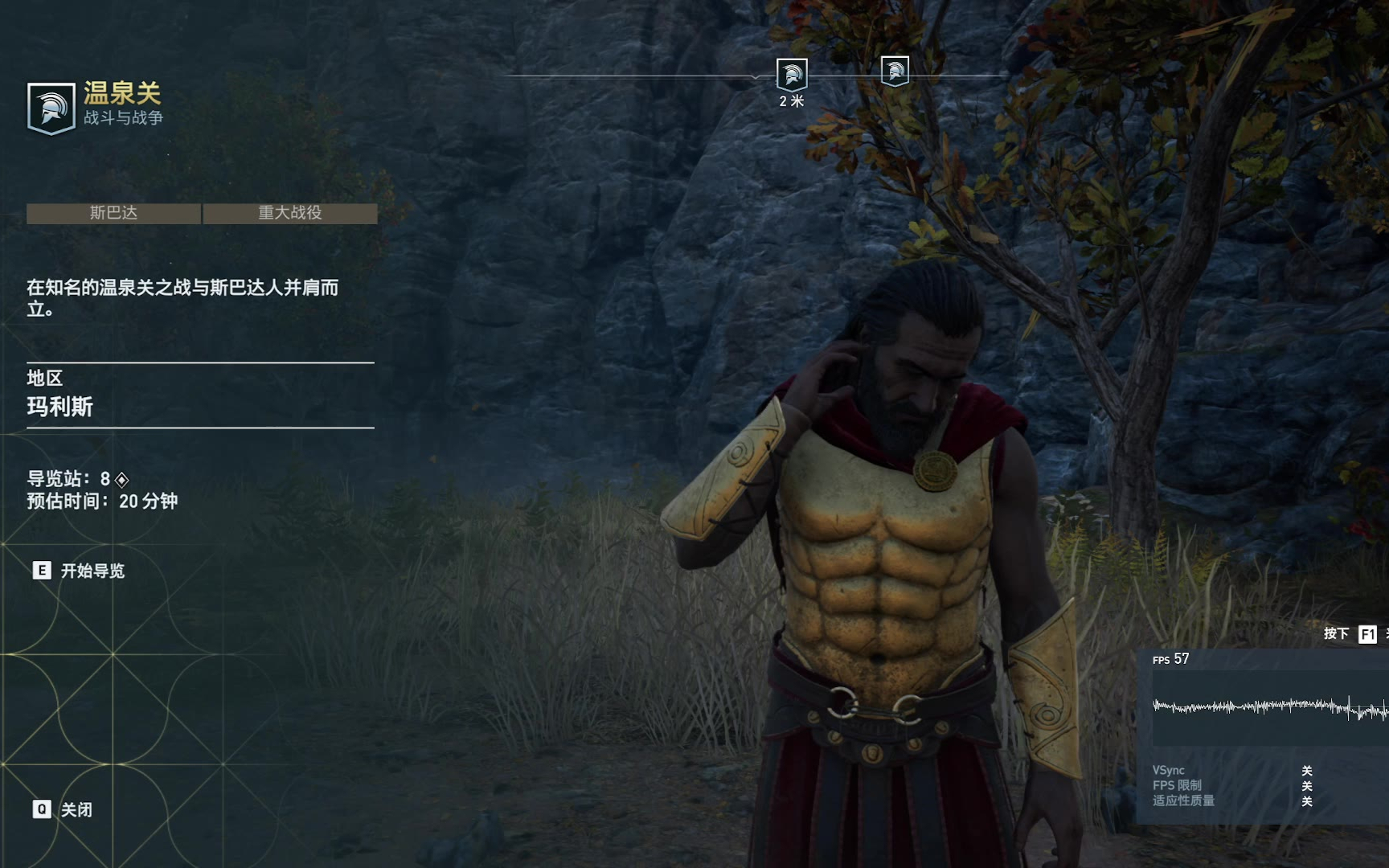Image resolution: width=1389 pixels, height=868 pixels.
Task: Click the compass helmet marker without a distance
Action: pyautogui.click(x=895, y=72)
